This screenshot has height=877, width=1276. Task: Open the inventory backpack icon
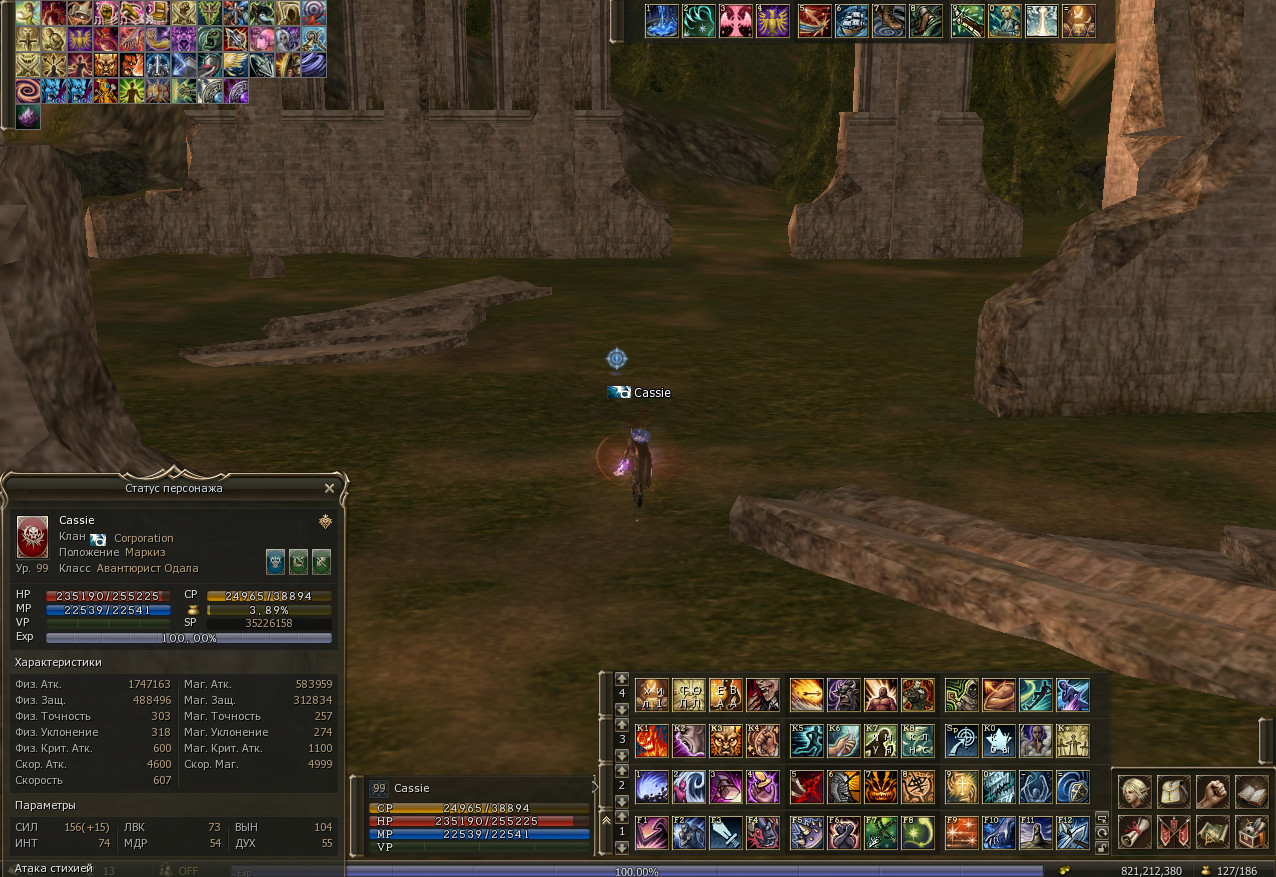point(1173,792)
